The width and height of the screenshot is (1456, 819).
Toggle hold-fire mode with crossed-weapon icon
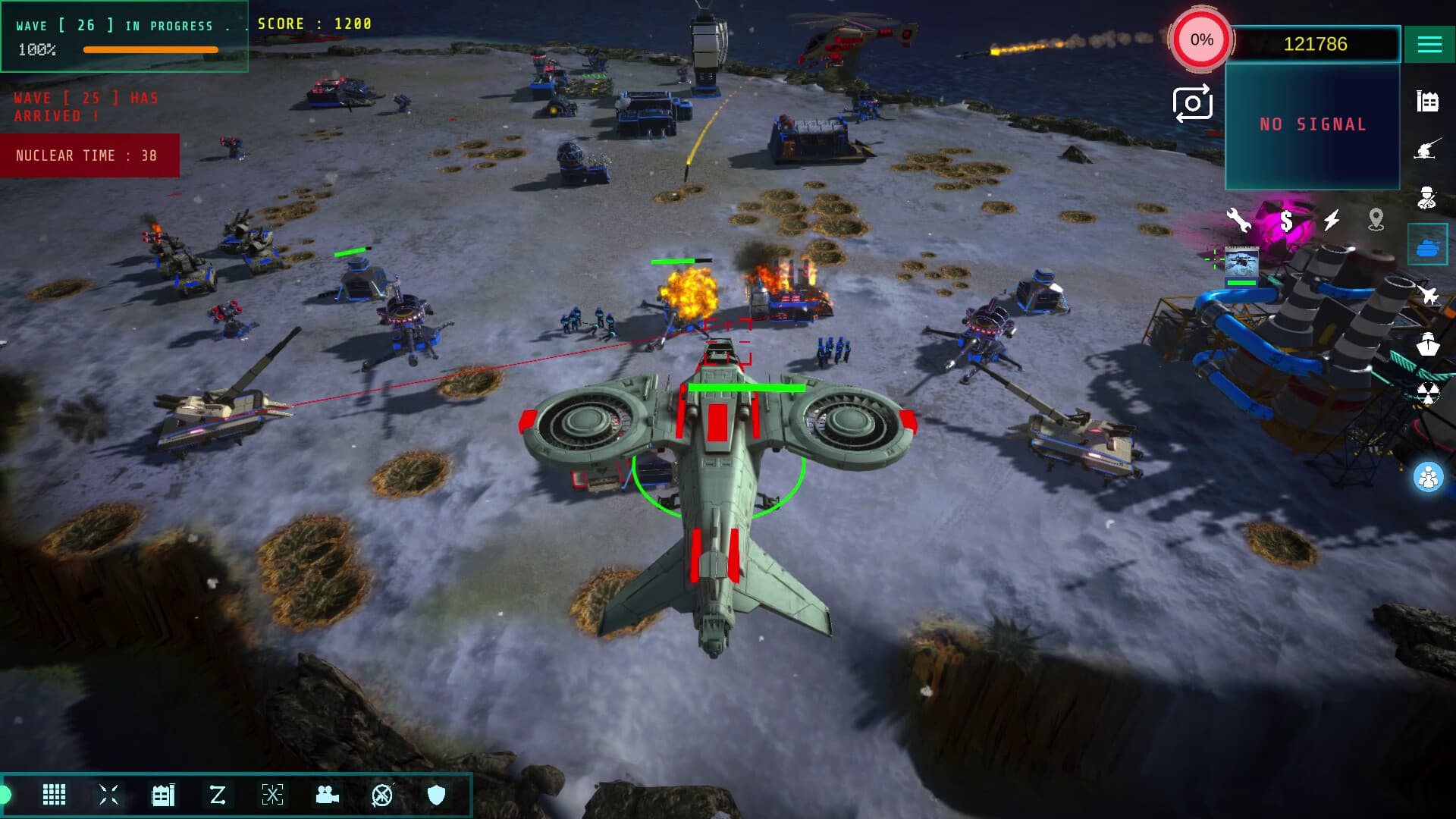click(381, 795)
